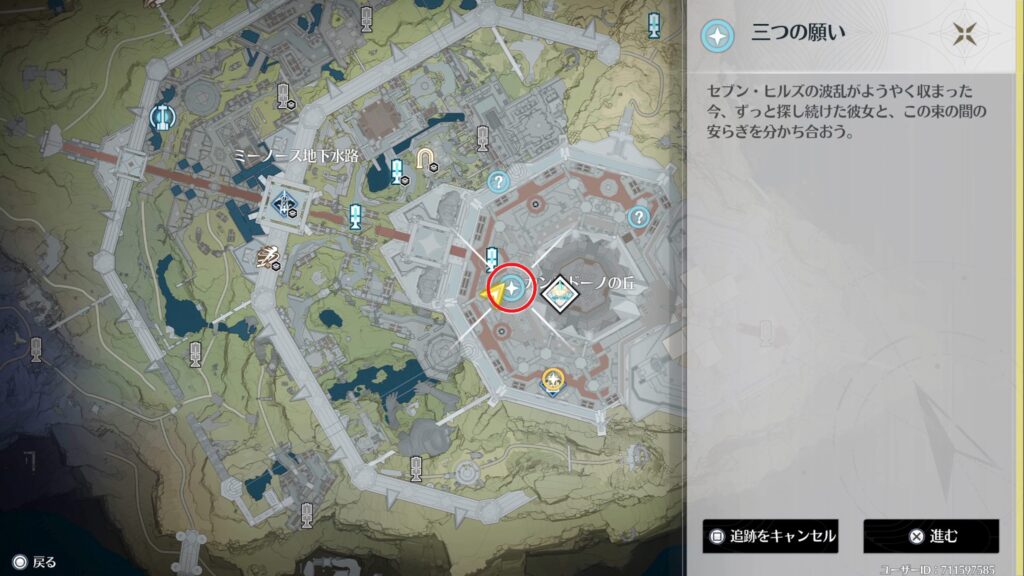1024x576 pixels.
Task: Select the horseshoe-shaped map marker
Action: (x=427, y=158)
